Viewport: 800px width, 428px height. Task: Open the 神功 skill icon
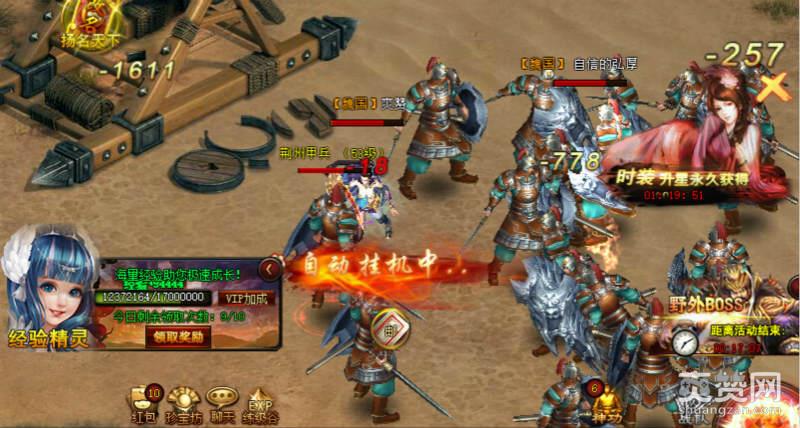coord(605,400)
